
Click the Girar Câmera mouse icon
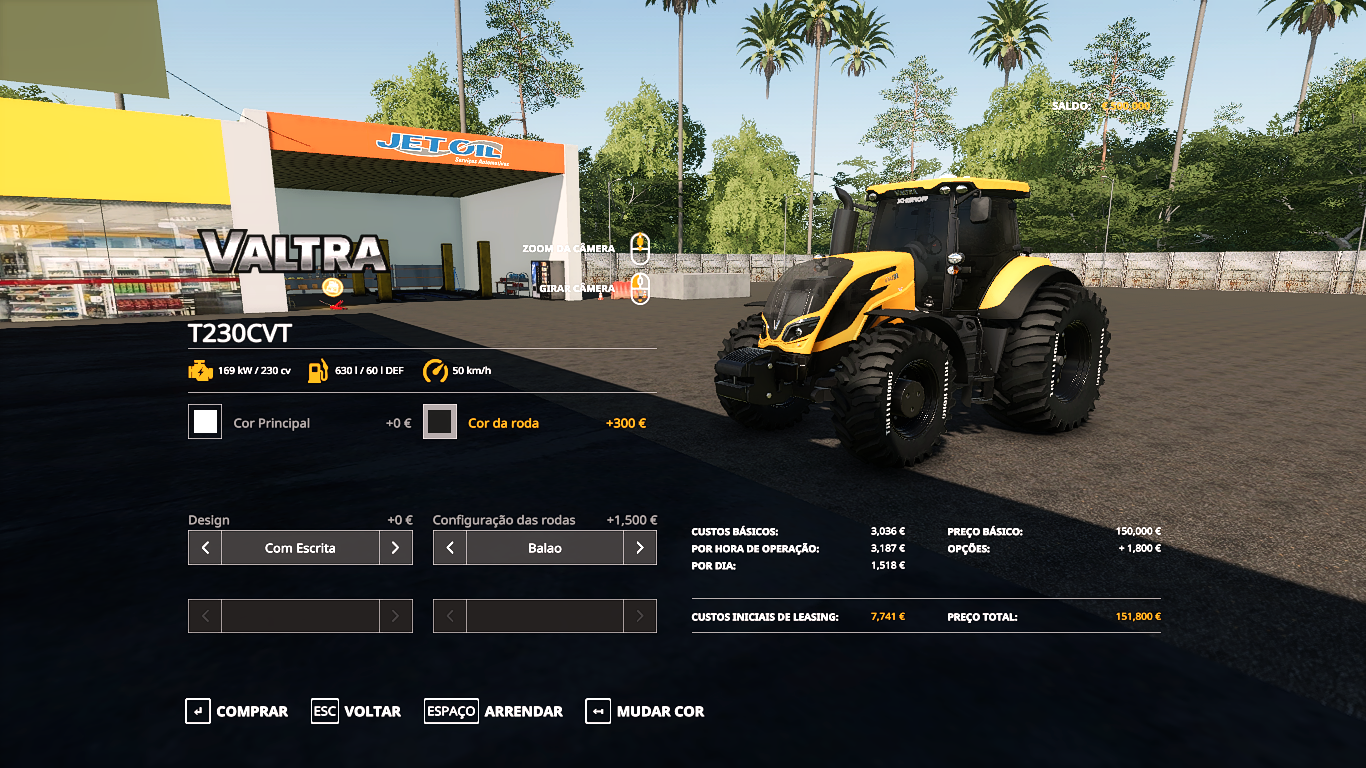tap(640, 288)
